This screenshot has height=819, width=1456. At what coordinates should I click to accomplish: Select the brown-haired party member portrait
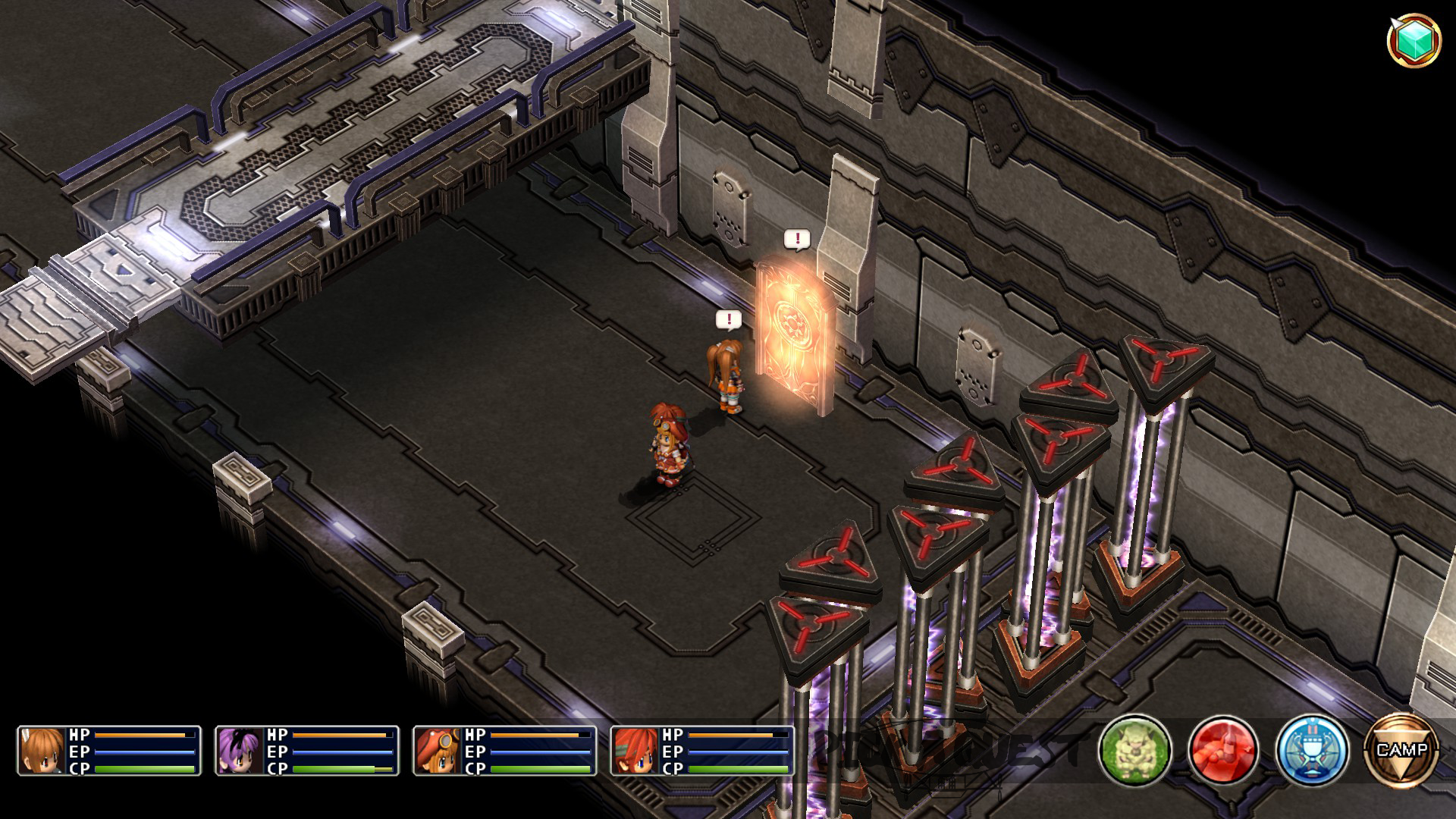point(43,751)
